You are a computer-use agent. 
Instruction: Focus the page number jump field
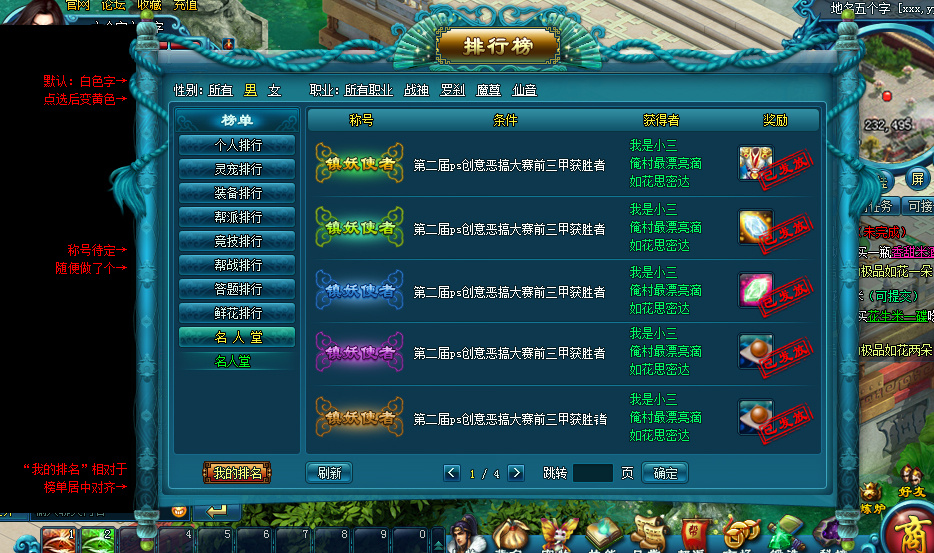593,473
